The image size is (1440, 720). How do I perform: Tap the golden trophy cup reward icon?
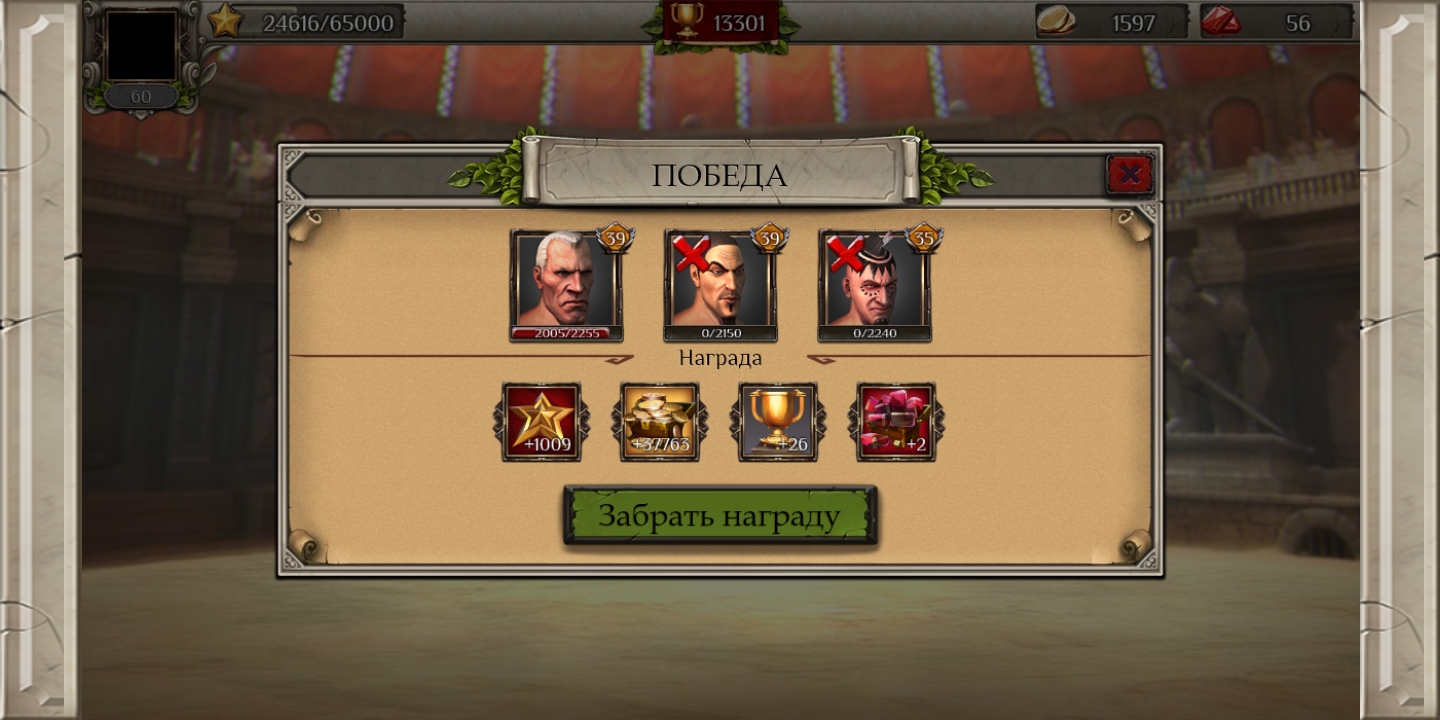778,422
